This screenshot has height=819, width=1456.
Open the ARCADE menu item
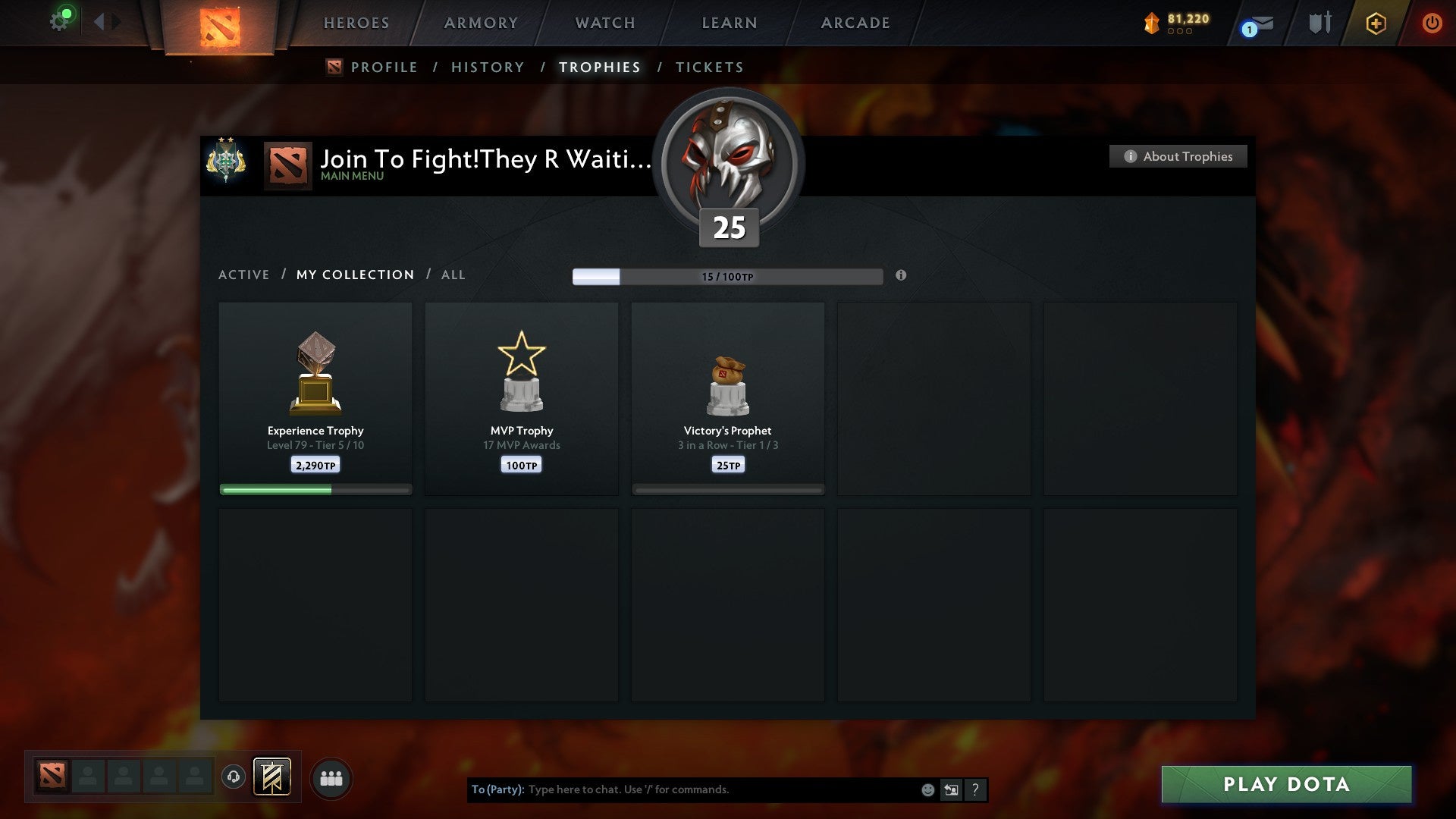click(855, 23)
